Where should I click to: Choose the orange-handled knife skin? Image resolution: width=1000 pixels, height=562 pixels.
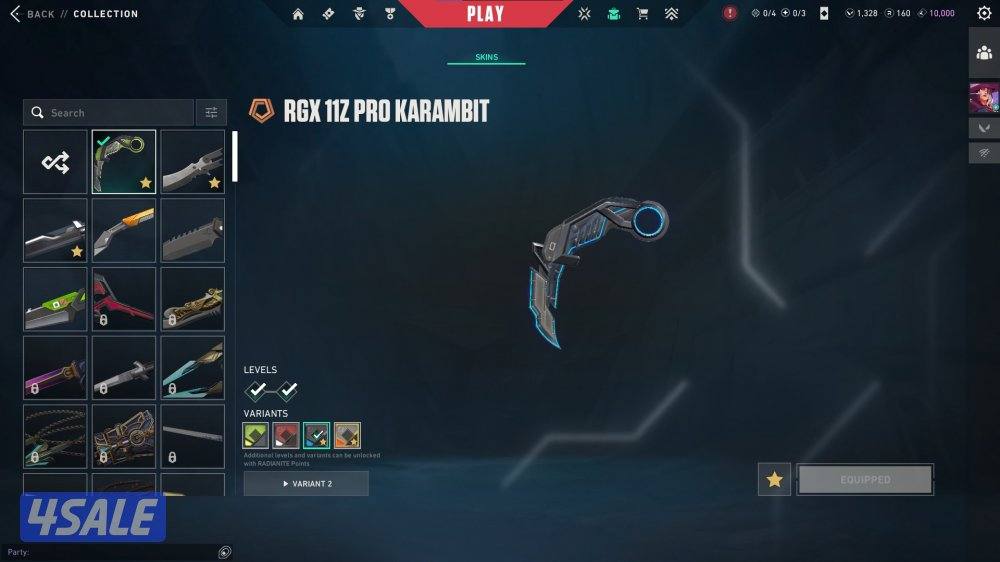(x=124, y=229)
